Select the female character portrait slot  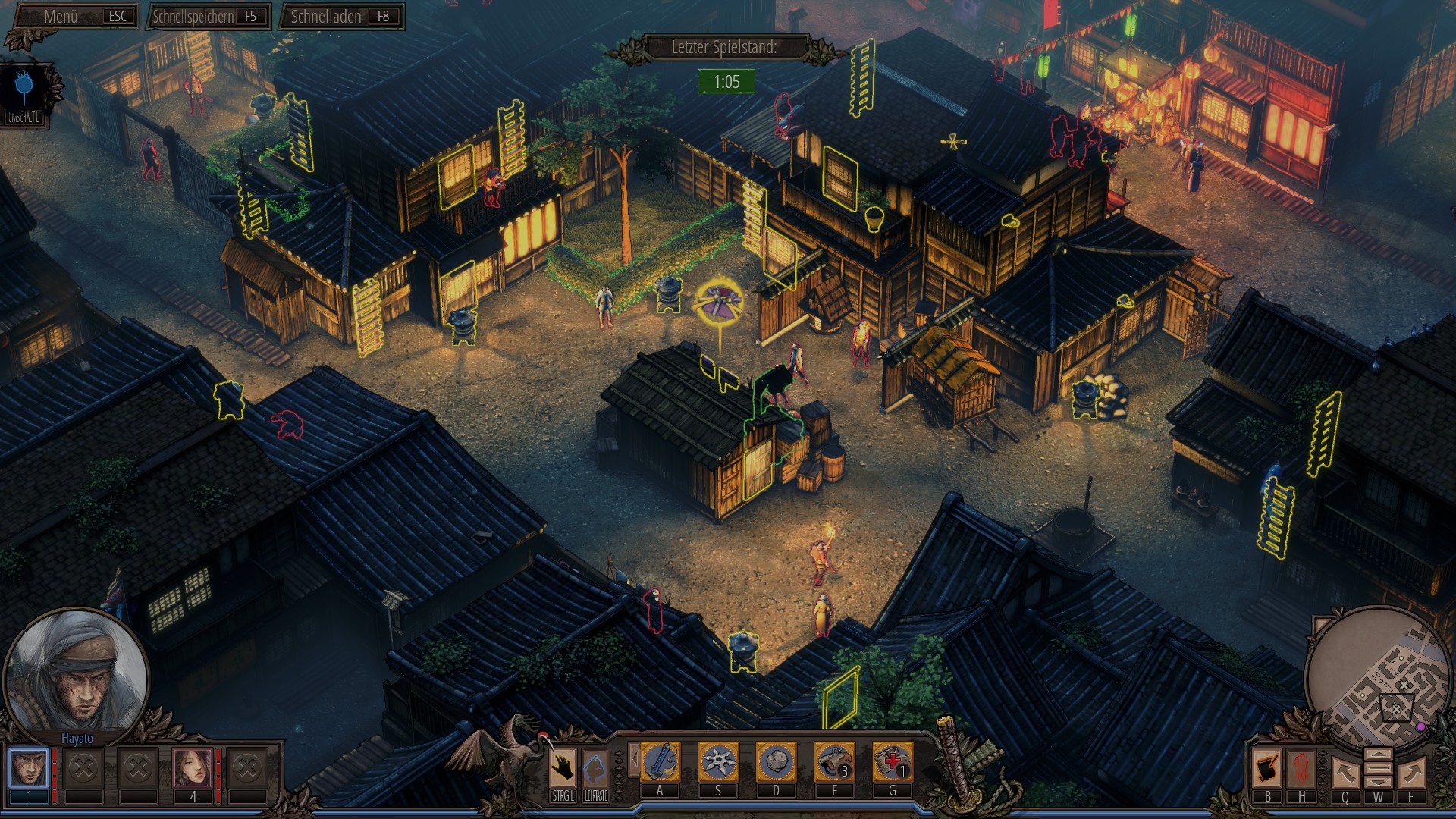click(x=193, y=767)
